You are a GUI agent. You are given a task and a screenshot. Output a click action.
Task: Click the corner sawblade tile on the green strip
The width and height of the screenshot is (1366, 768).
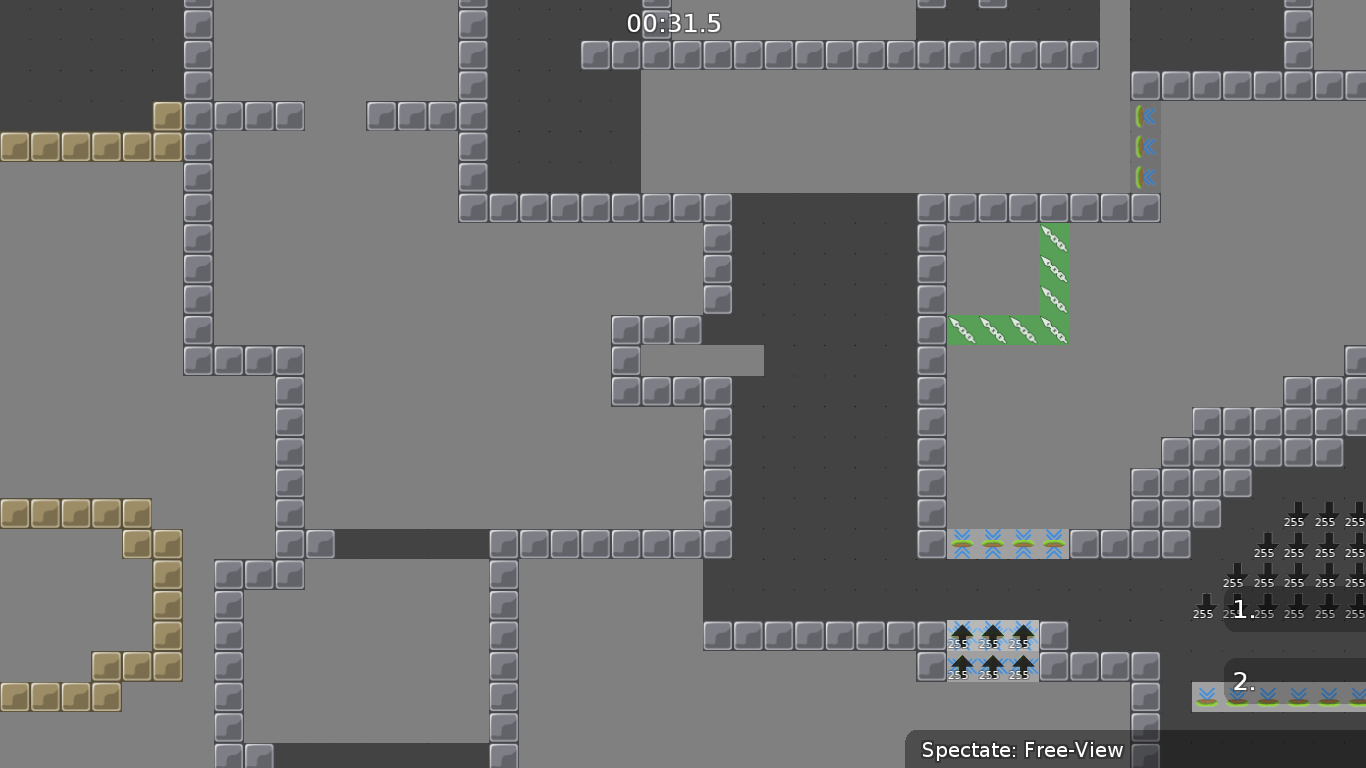(1053, 330)
